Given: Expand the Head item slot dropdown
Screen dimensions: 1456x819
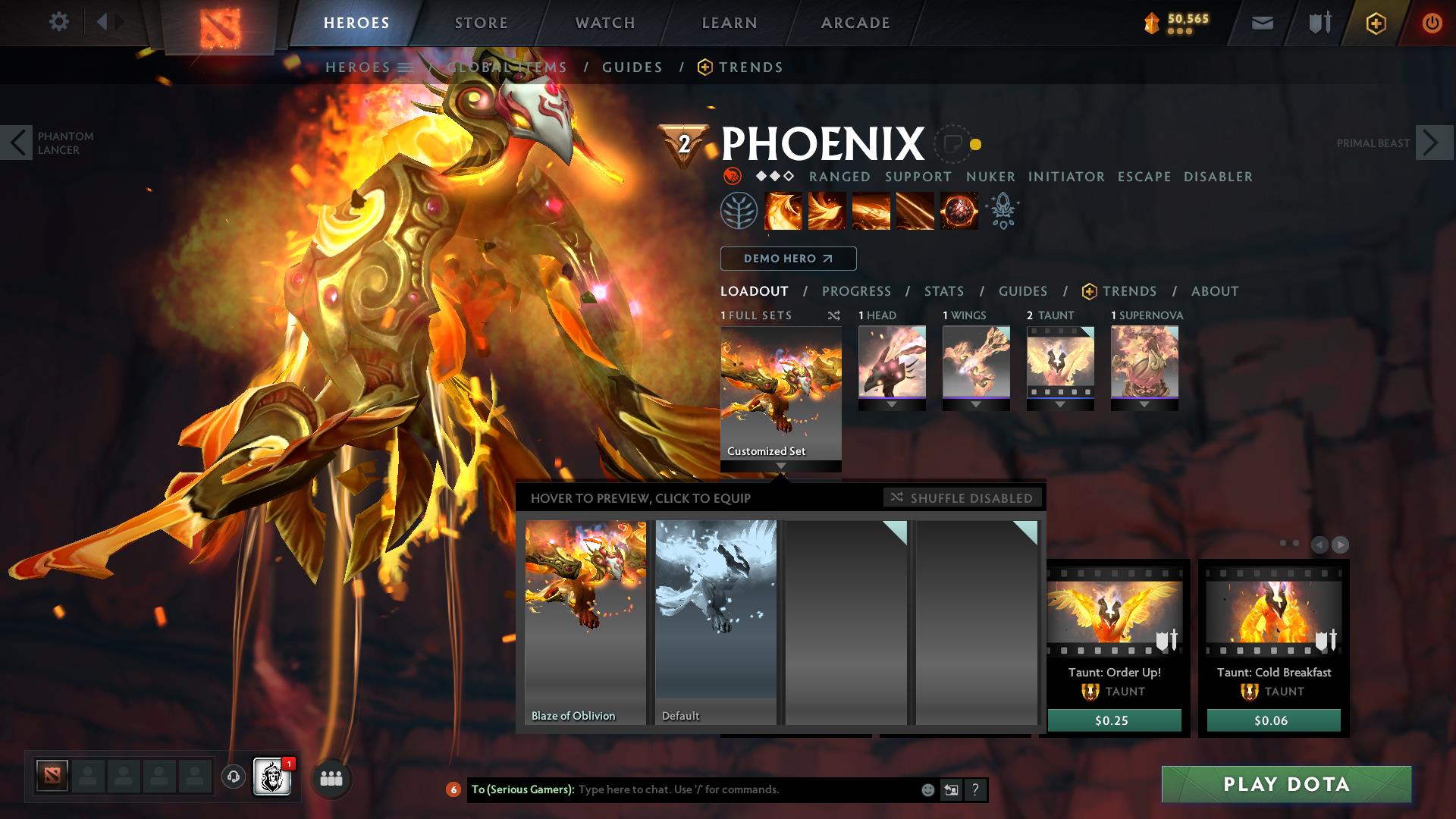Looking at the screenshot, I should click(892, 405).
